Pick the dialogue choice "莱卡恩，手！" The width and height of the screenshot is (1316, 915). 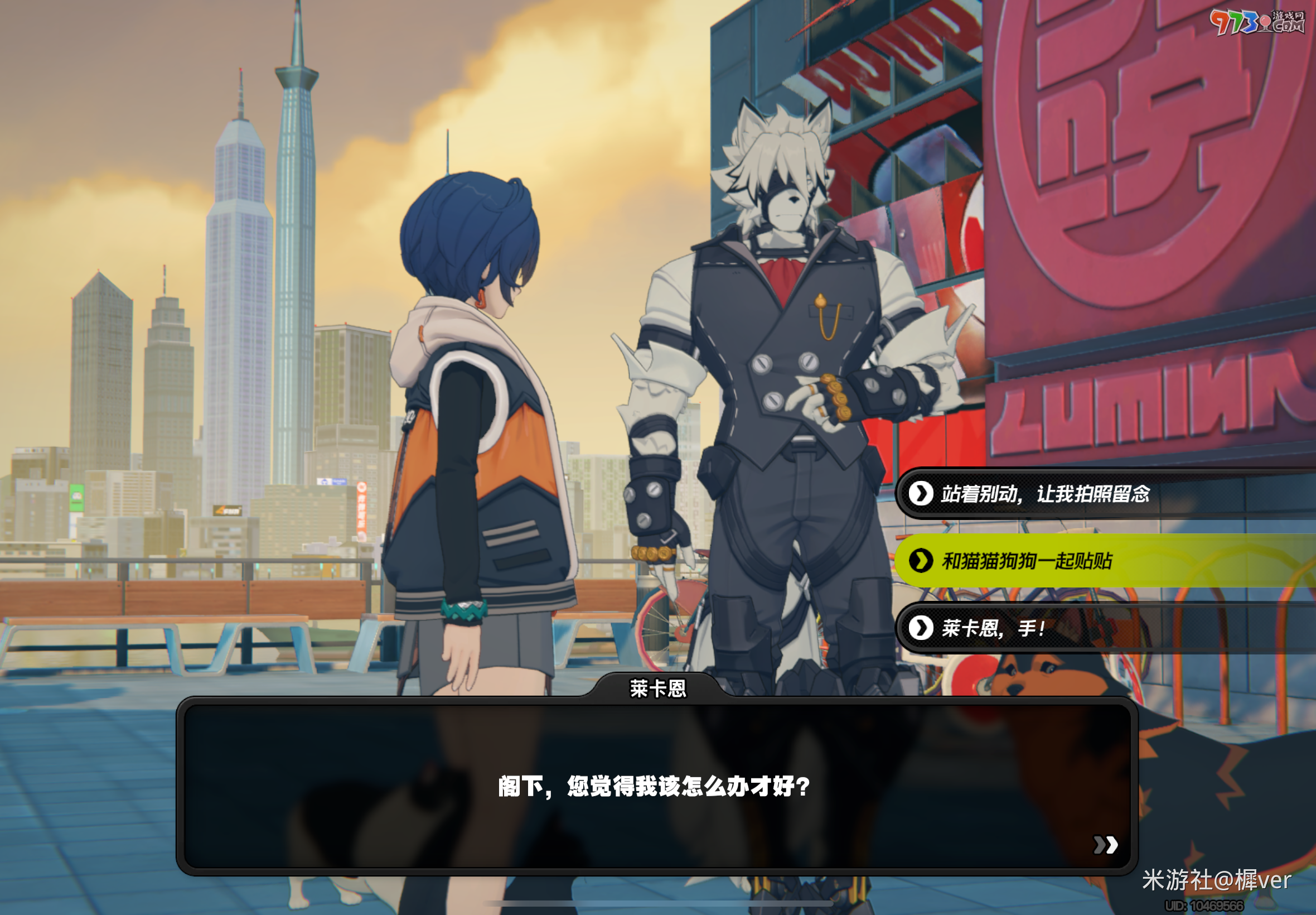994,628
